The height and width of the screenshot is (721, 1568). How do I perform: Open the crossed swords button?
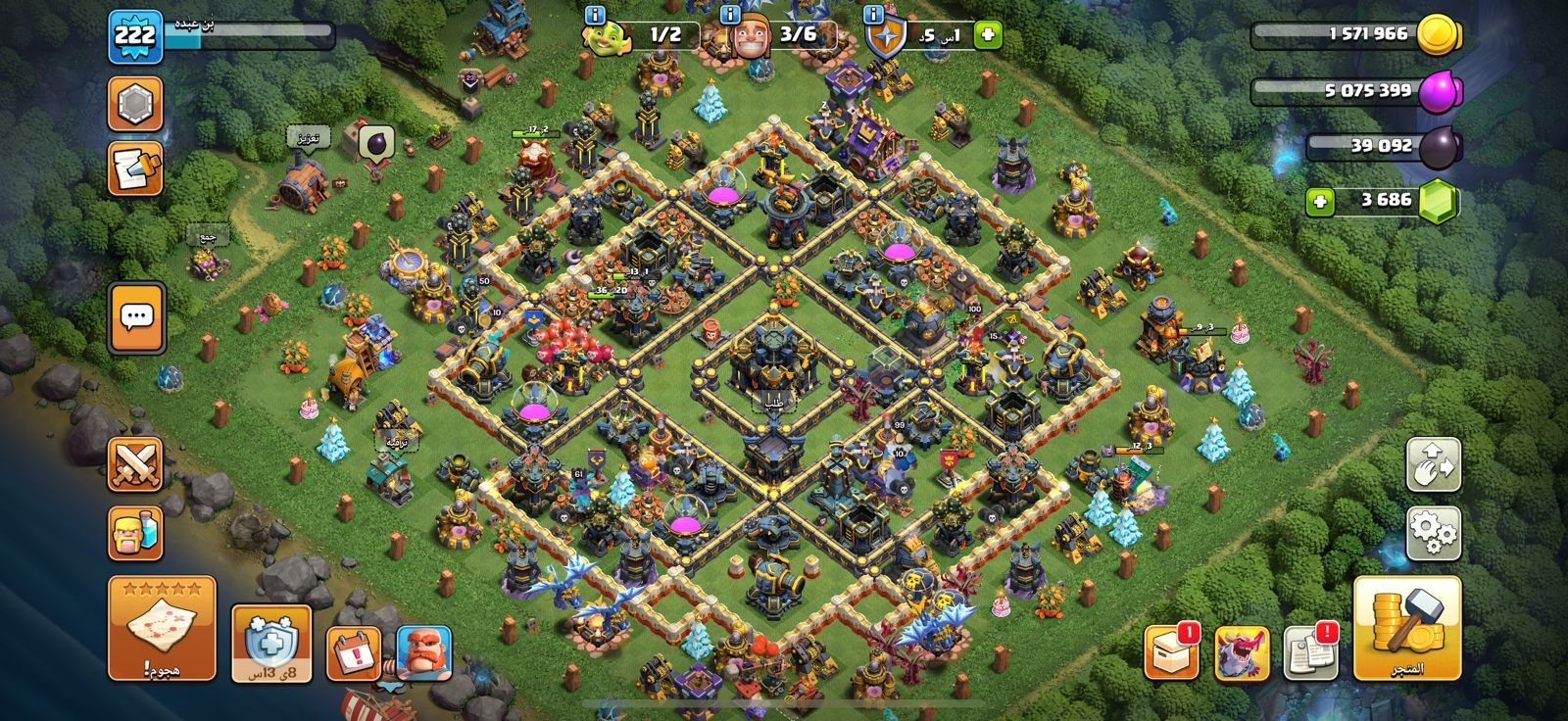click(135, 464)
